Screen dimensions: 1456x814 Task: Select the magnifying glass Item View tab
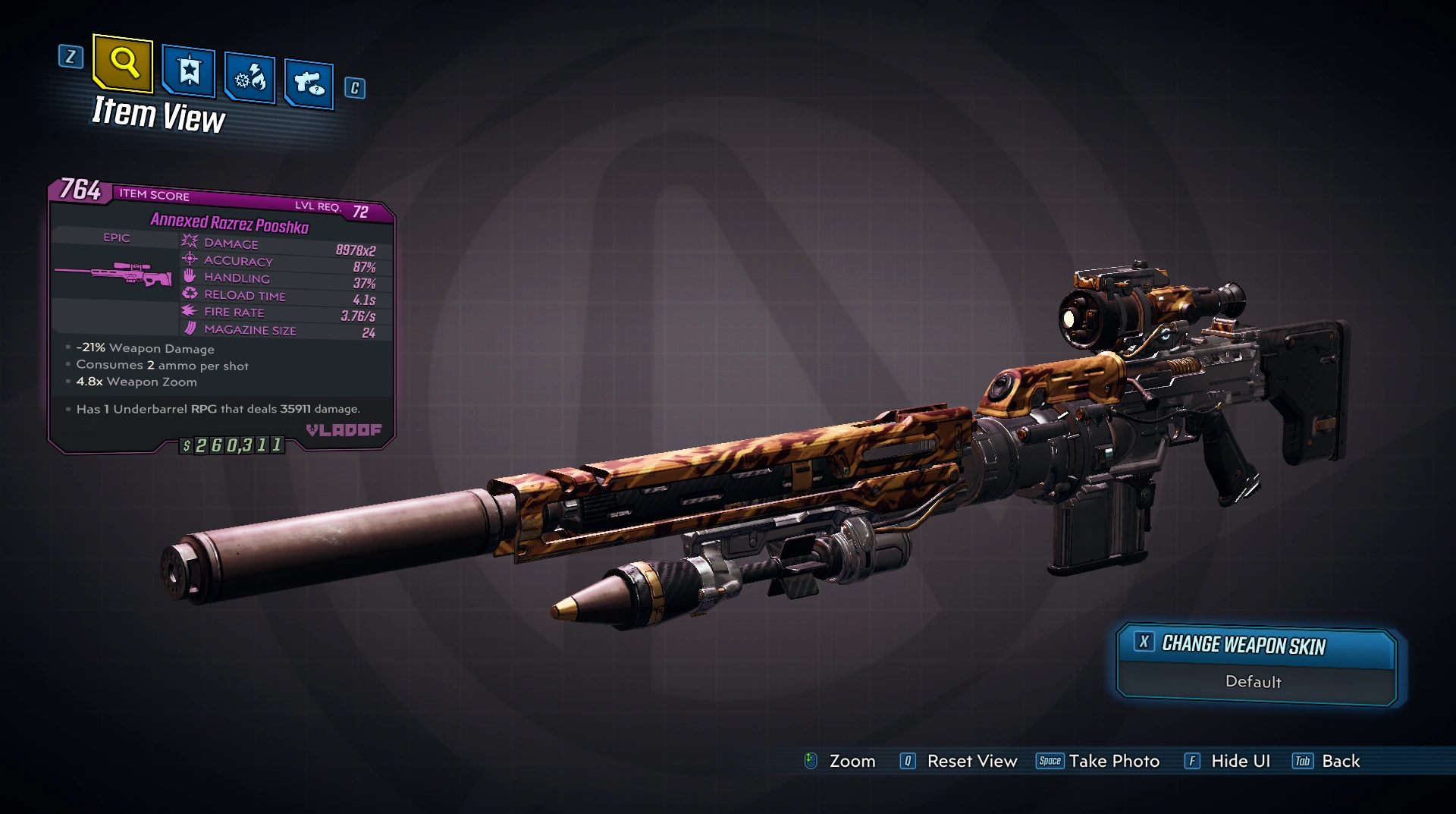click(x=123, y=64)
